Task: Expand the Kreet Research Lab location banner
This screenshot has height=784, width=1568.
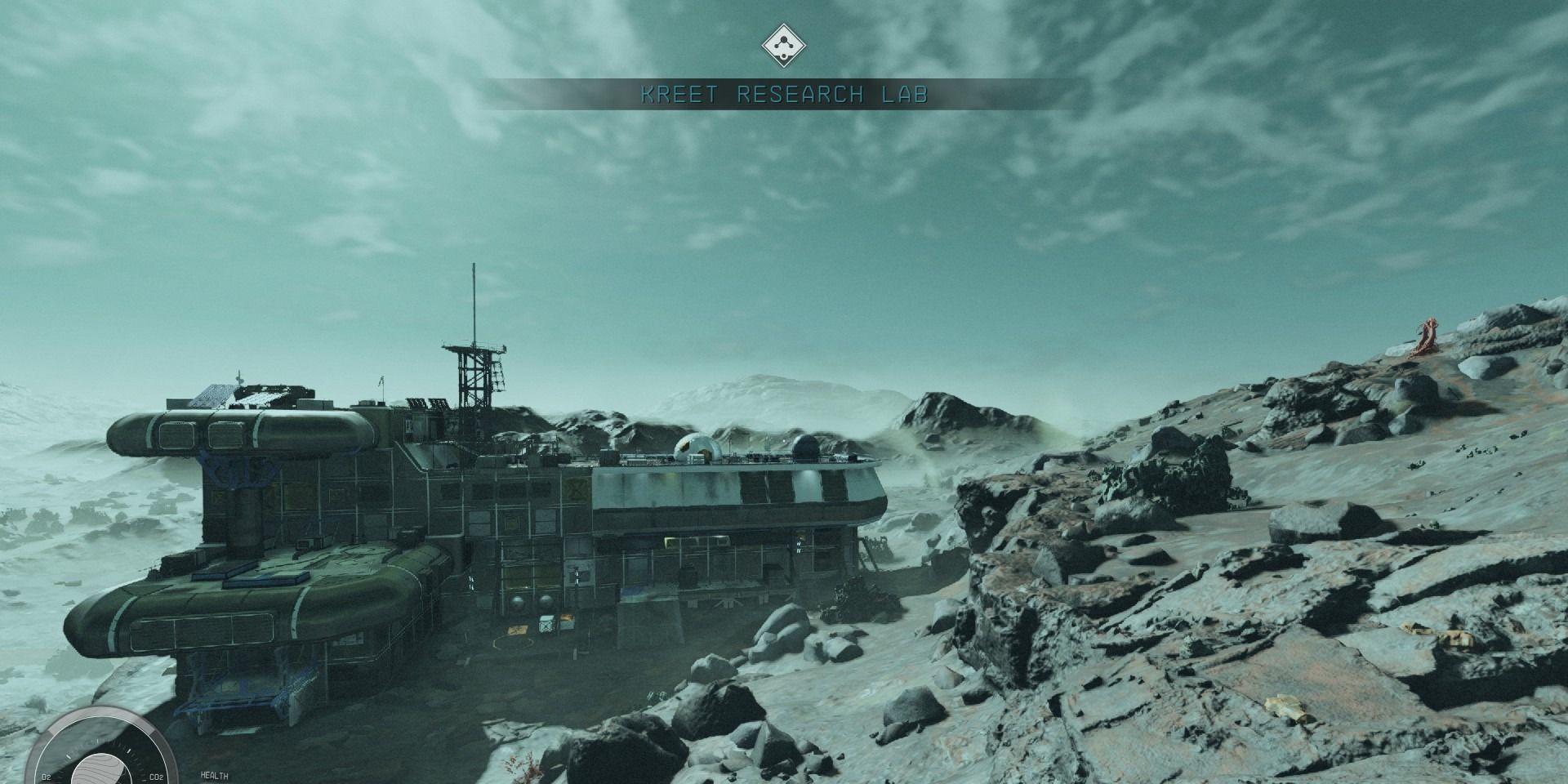Action: pos(784,95)
